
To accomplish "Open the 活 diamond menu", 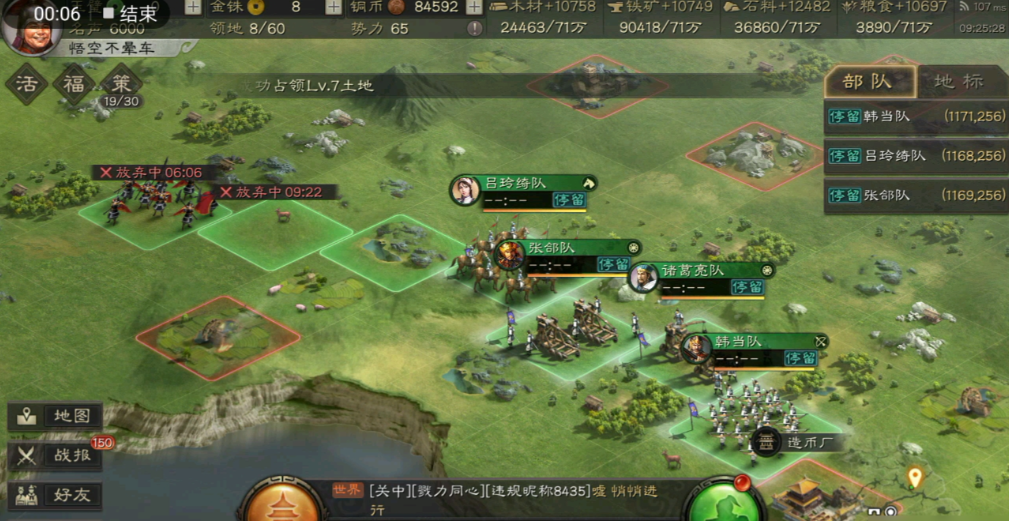I will click(27, 84).
